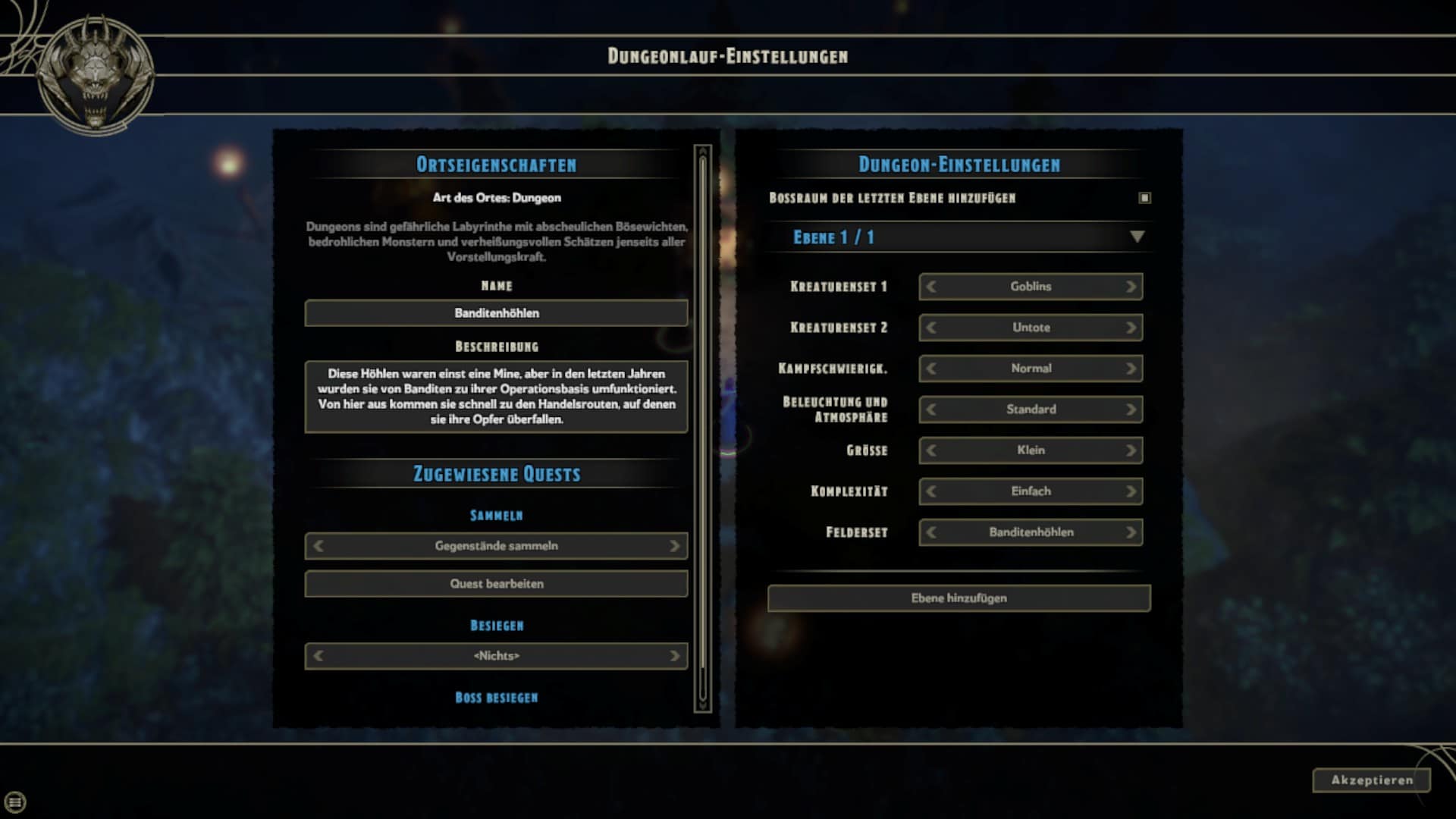
Task: Edit the dungeon Beschreibung text box
Action: pyautogui.click(x=496, y=397)
